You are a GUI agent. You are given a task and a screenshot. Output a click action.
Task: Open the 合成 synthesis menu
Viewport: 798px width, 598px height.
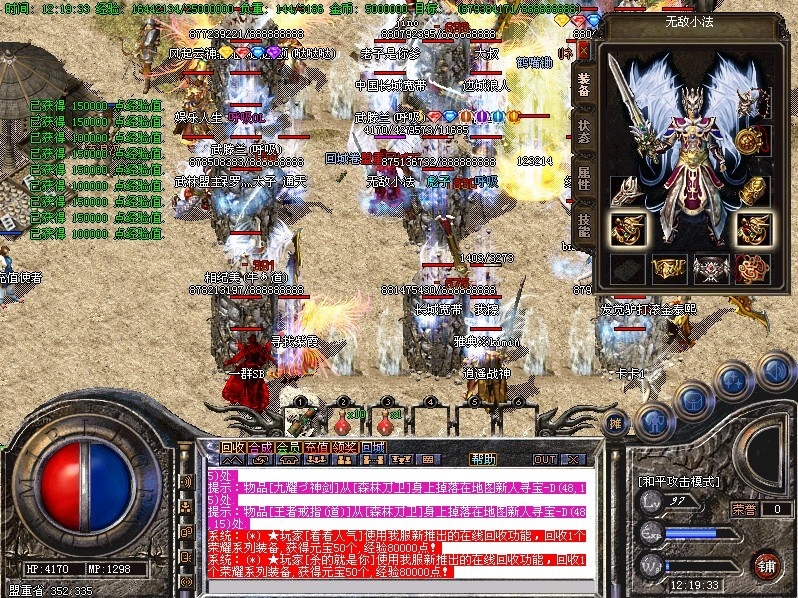click(x=260, y=447)
